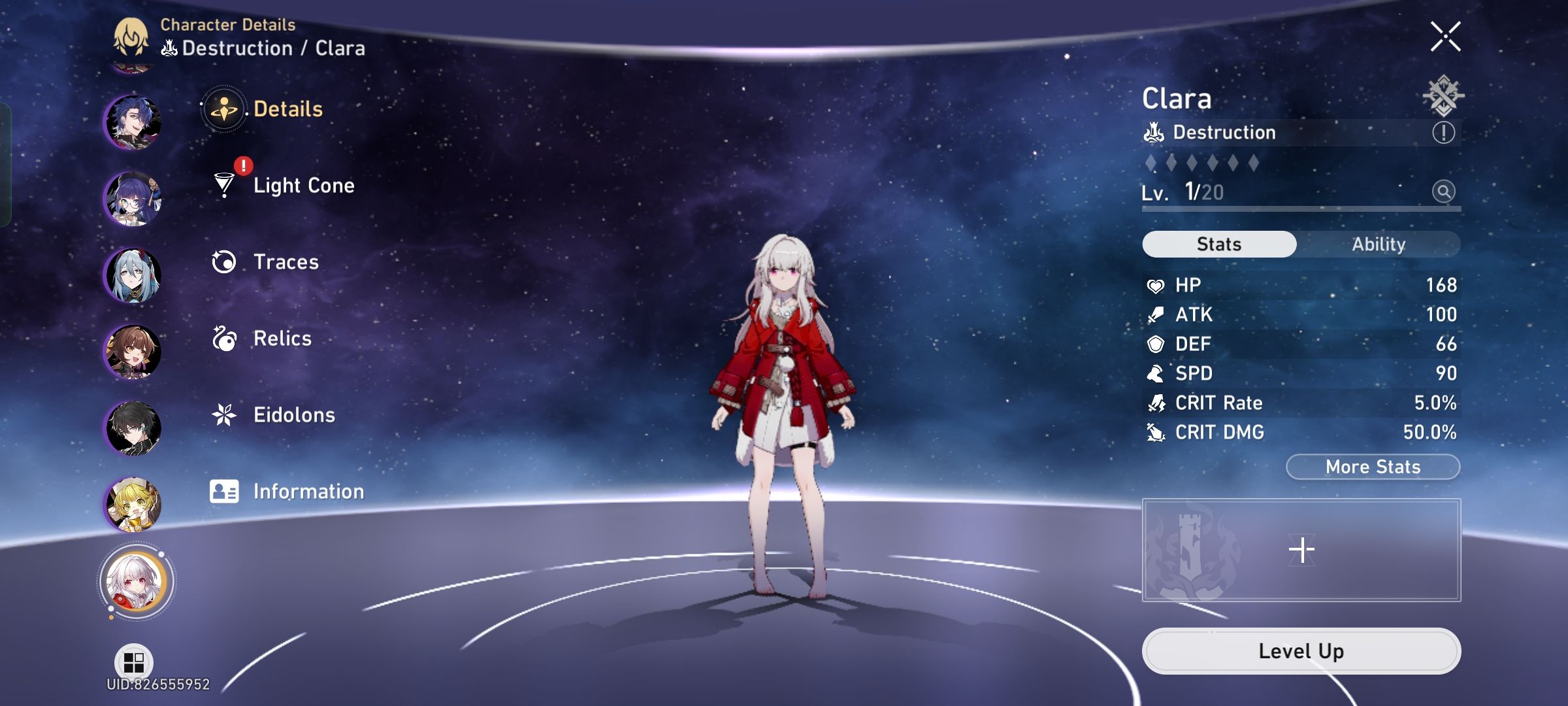Select the Traces menu icon
This screenshot has width=1568, height=706.
point(225,261)
